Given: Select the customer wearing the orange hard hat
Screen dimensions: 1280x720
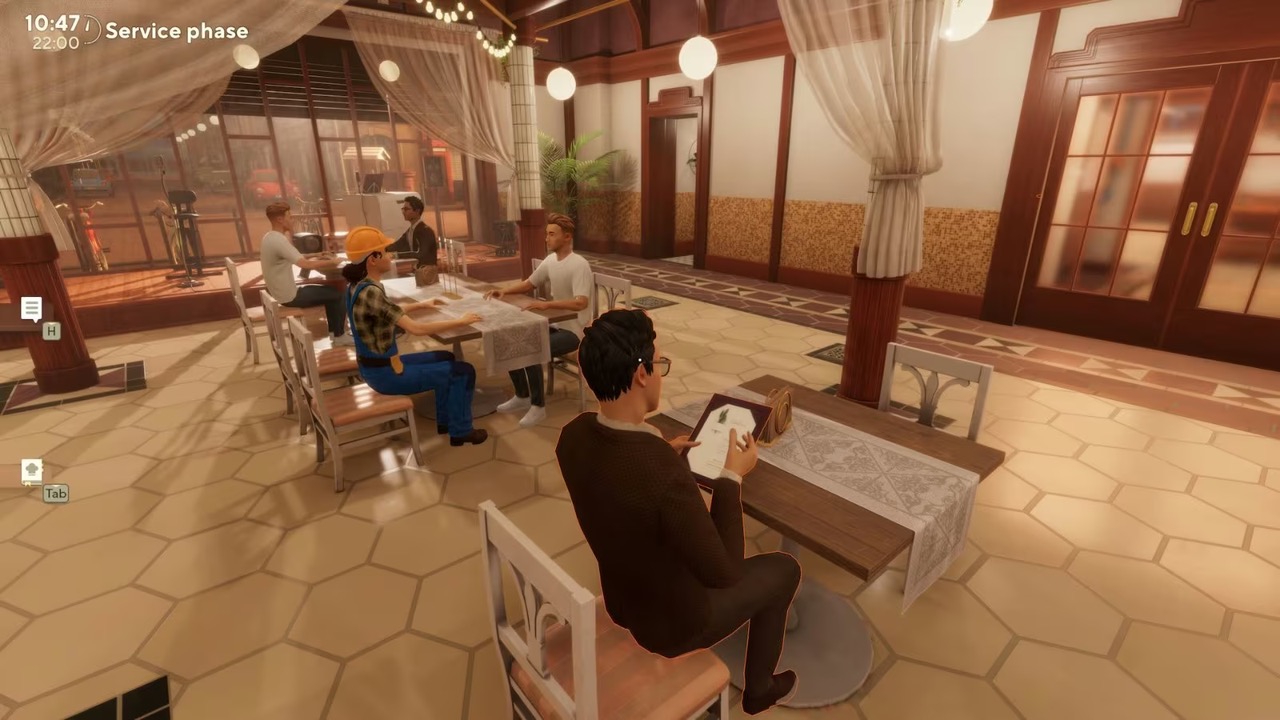Looking at the screenshot, I should coord(393,330).
